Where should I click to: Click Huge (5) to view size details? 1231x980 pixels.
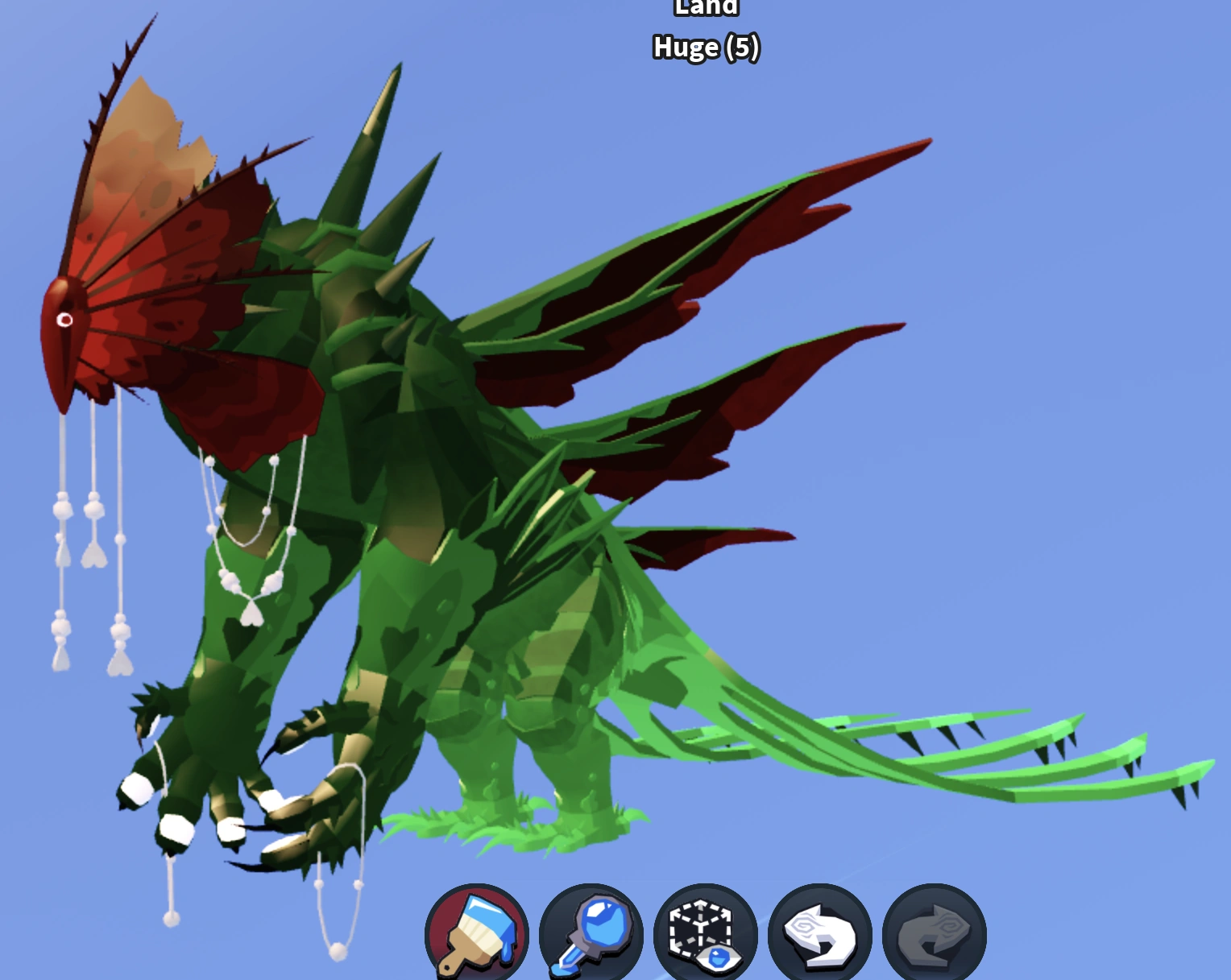pos(705,48)
